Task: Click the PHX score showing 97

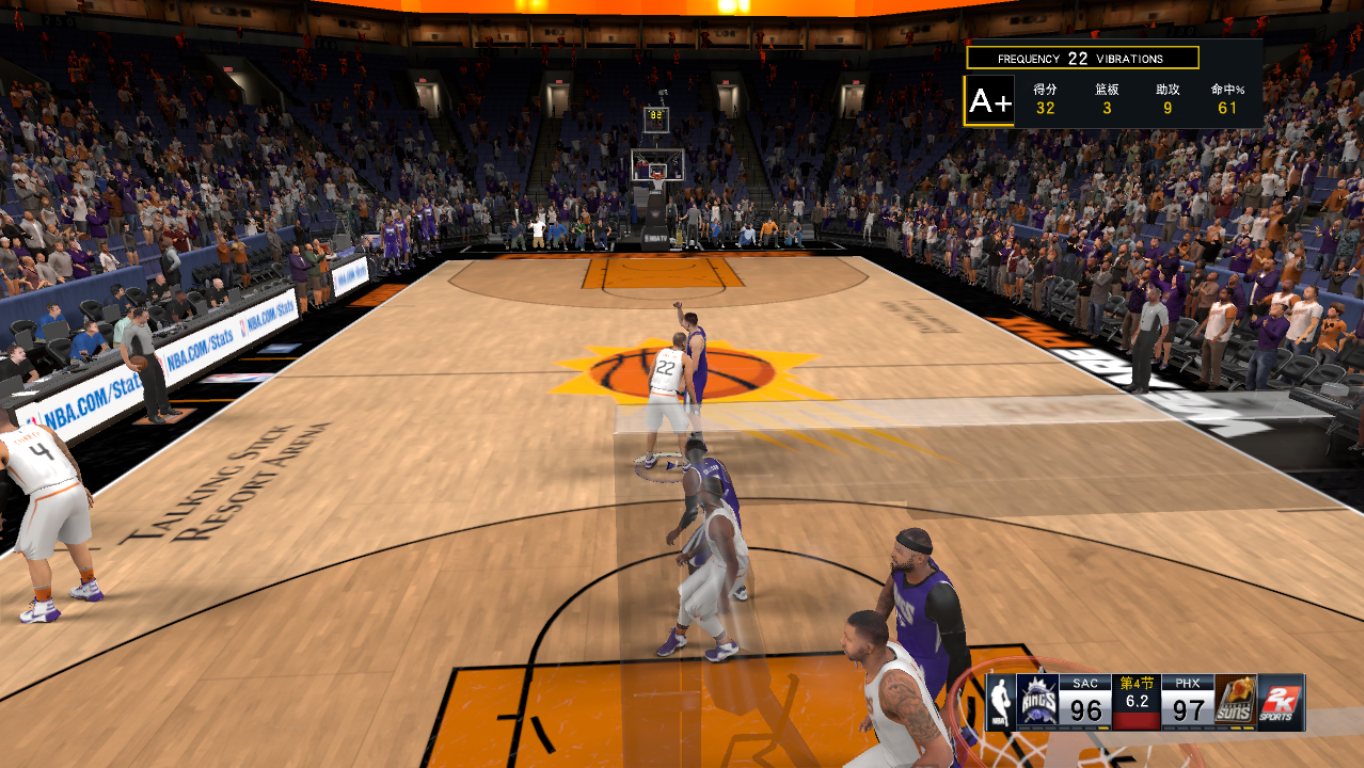Action: 1188,707
